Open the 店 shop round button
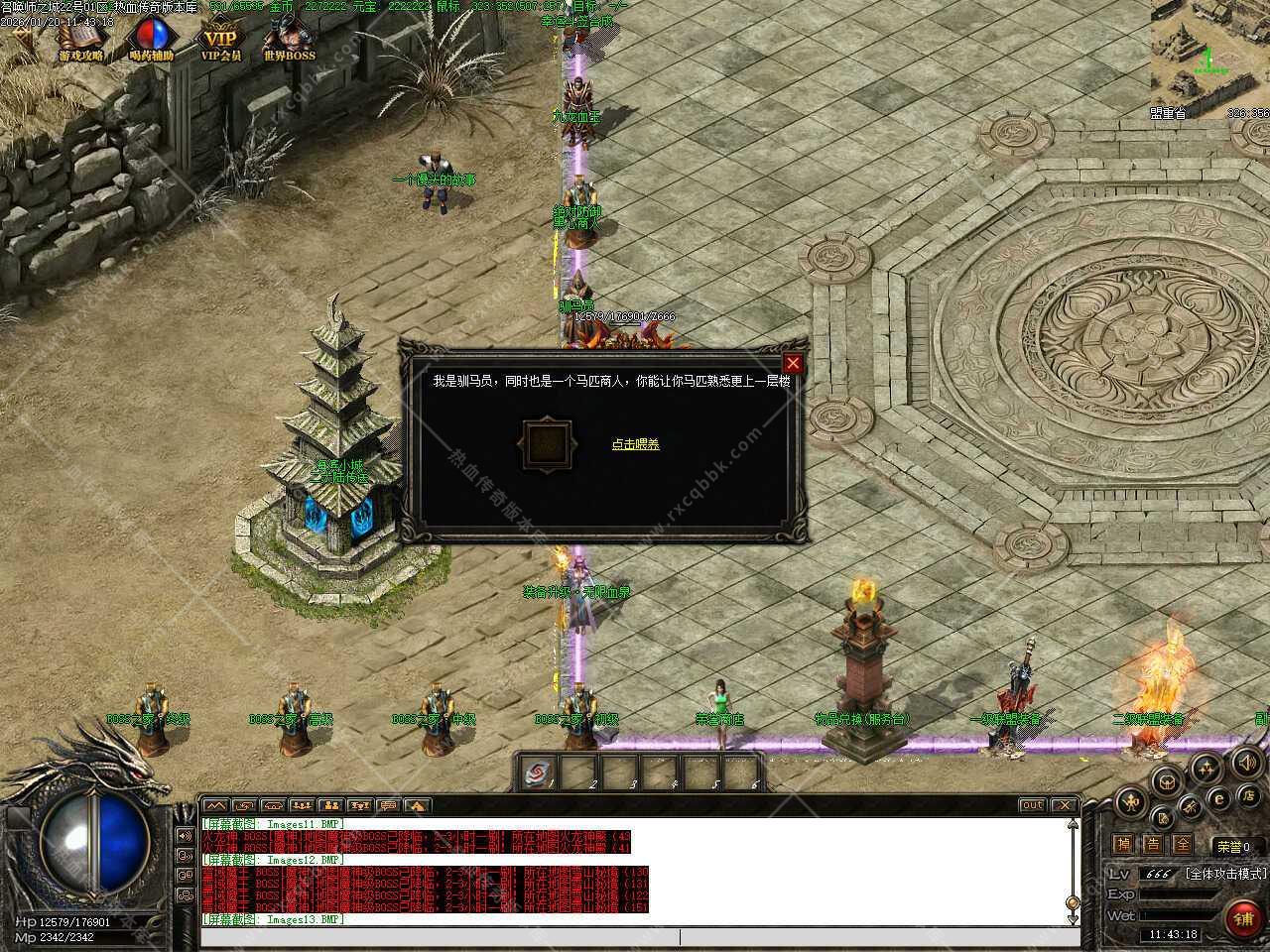The image size is (1270, 952). click(x=1248, y=795)
